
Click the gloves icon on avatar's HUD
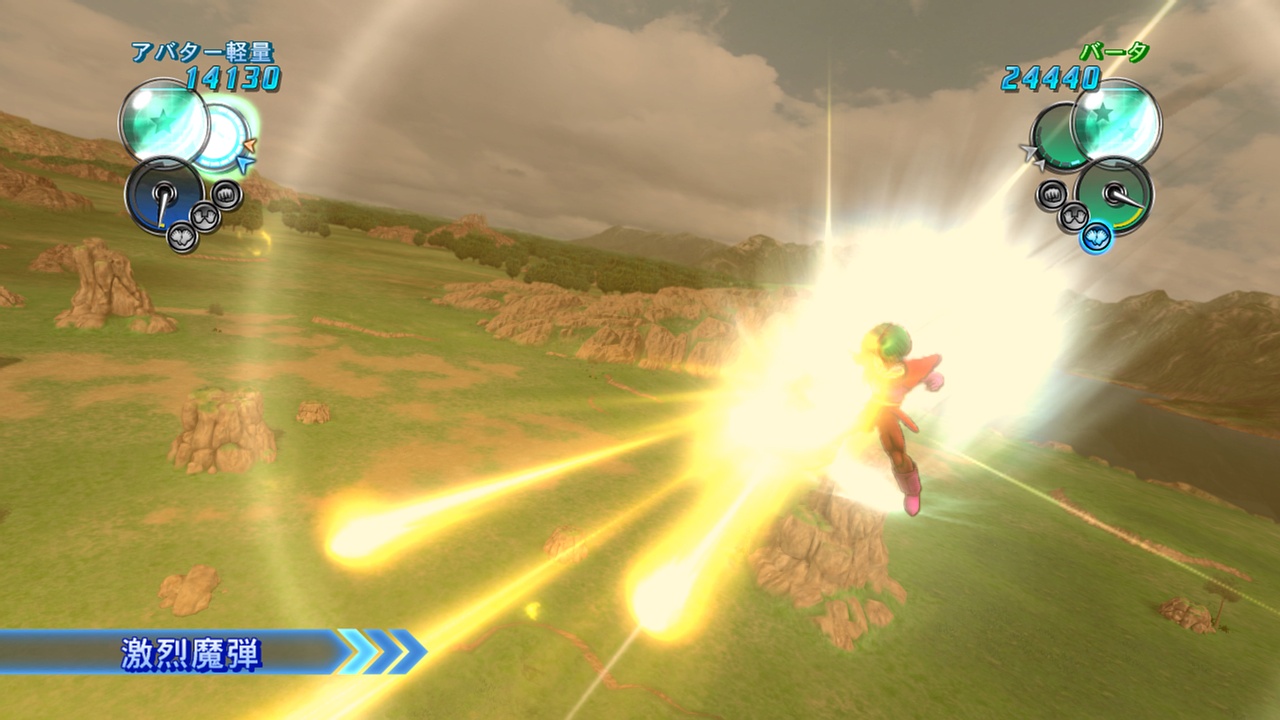(180, 236)
